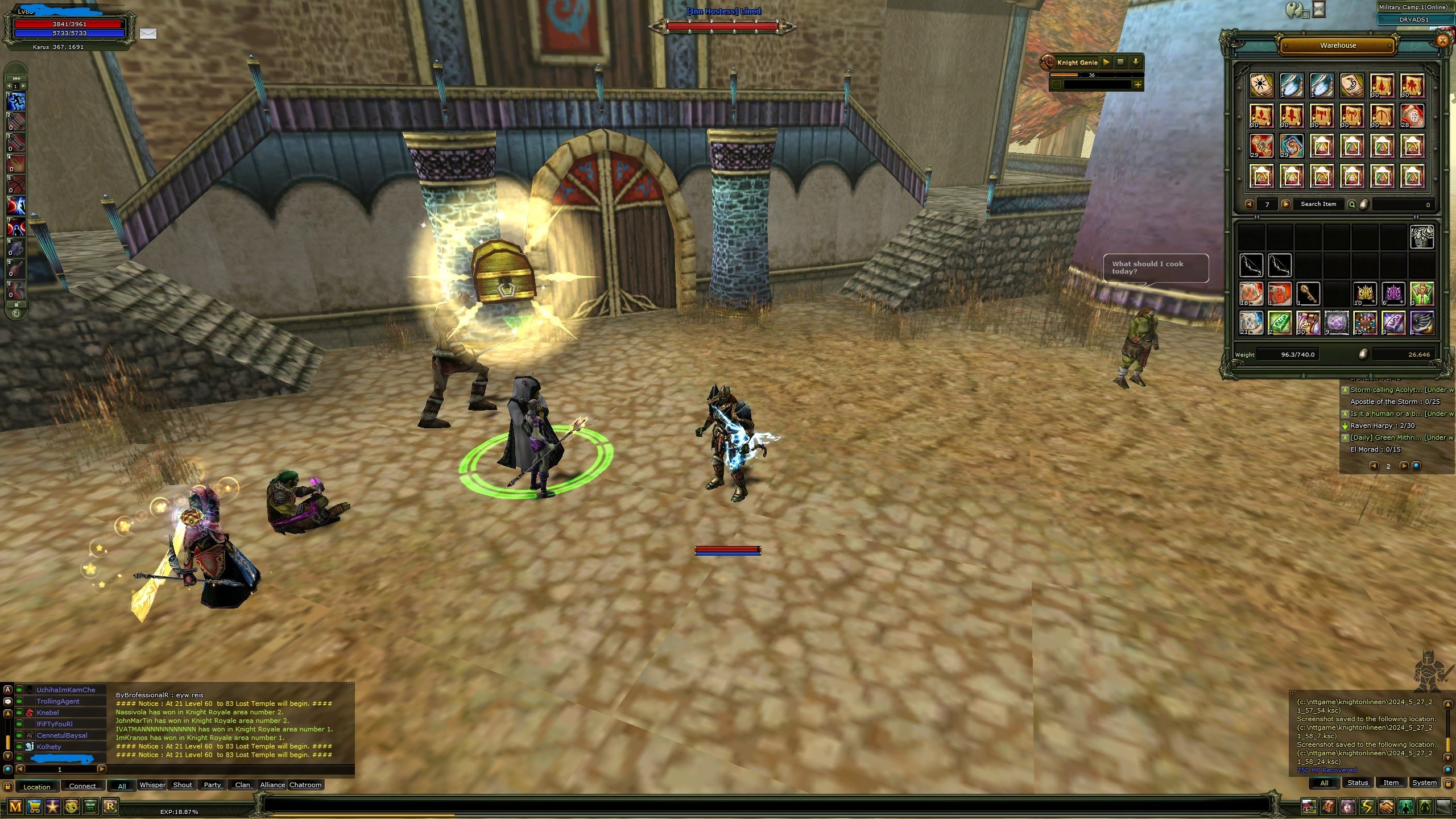Advance to the next Warehouse page arrow
Screen dimensions: 1456x819
[x=1286, y=204]
